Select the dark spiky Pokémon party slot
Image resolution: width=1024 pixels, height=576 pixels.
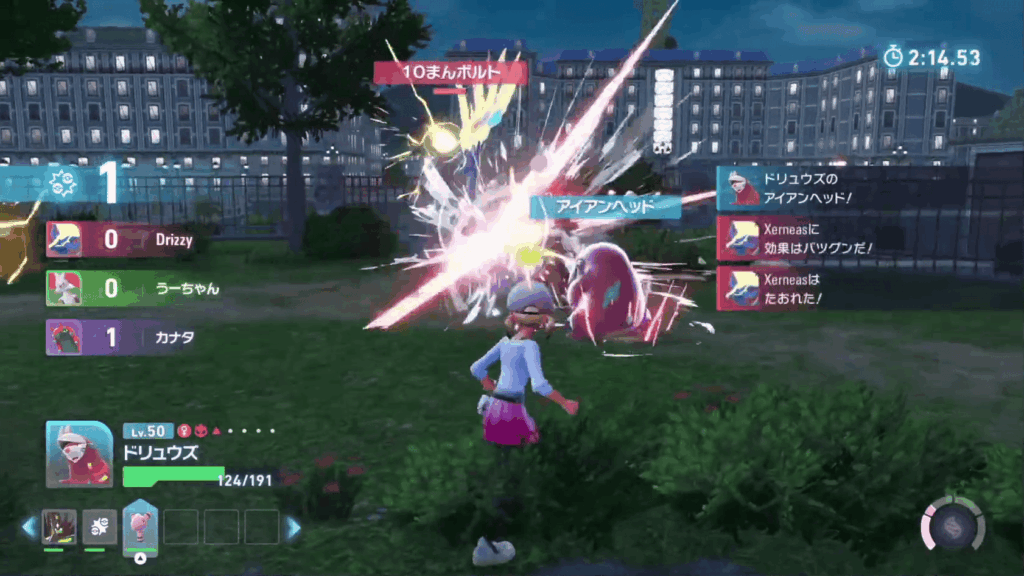tap(59, 527)
